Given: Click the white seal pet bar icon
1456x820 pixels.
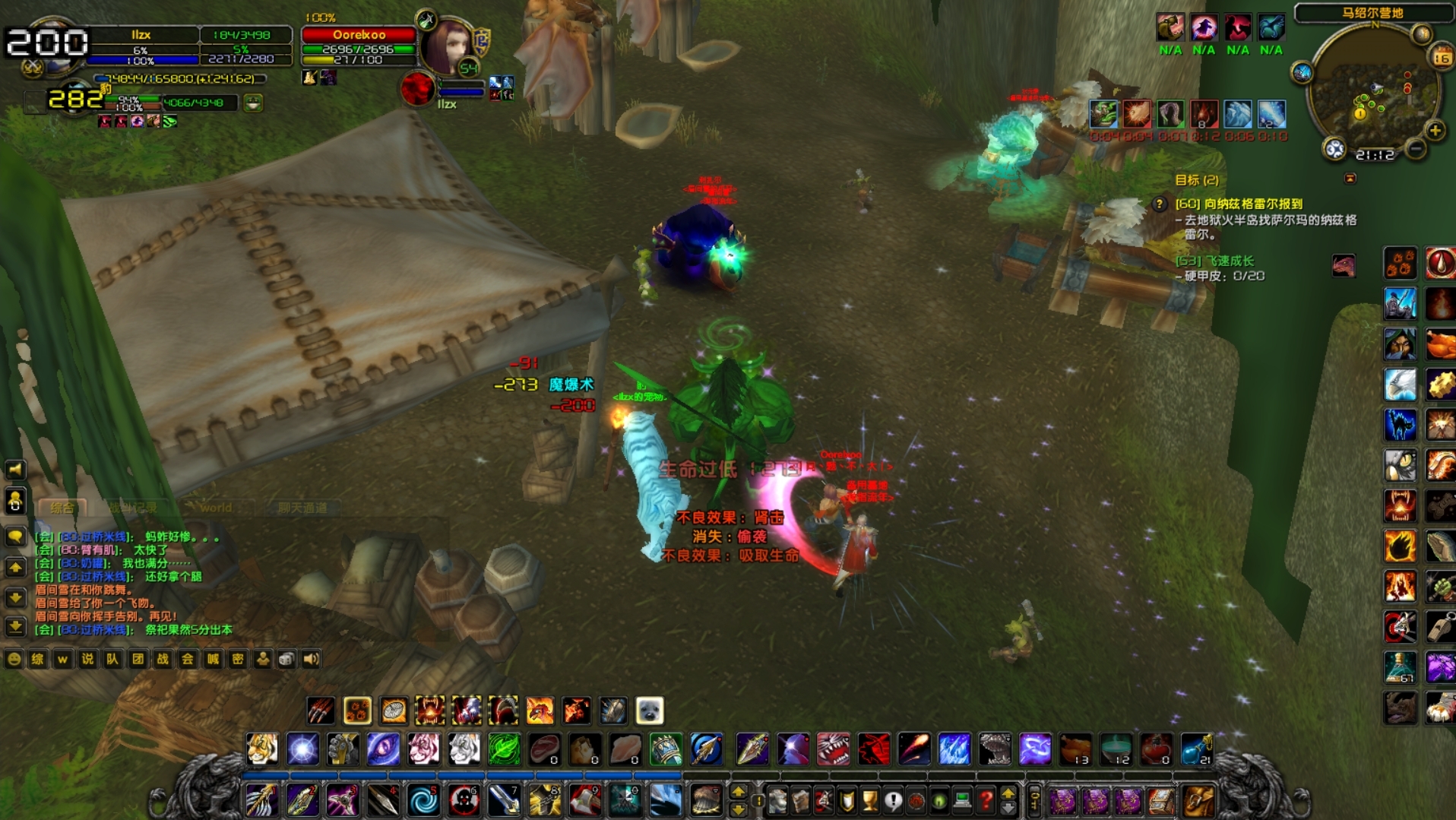Looking at the screenshot, I should point(650,711).
